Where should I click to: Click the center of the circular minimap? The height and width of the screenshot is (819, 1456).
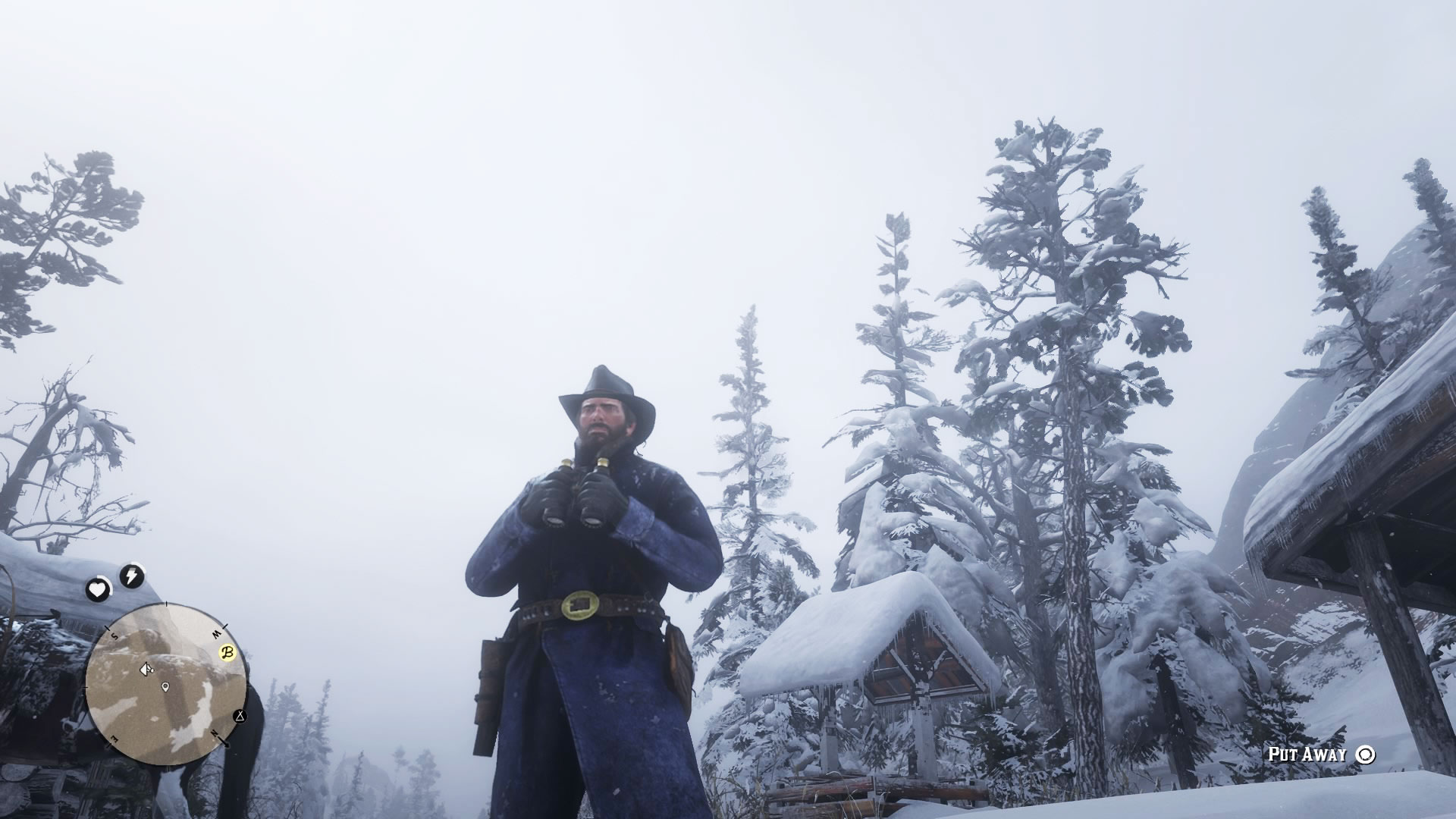pos(167,683)
